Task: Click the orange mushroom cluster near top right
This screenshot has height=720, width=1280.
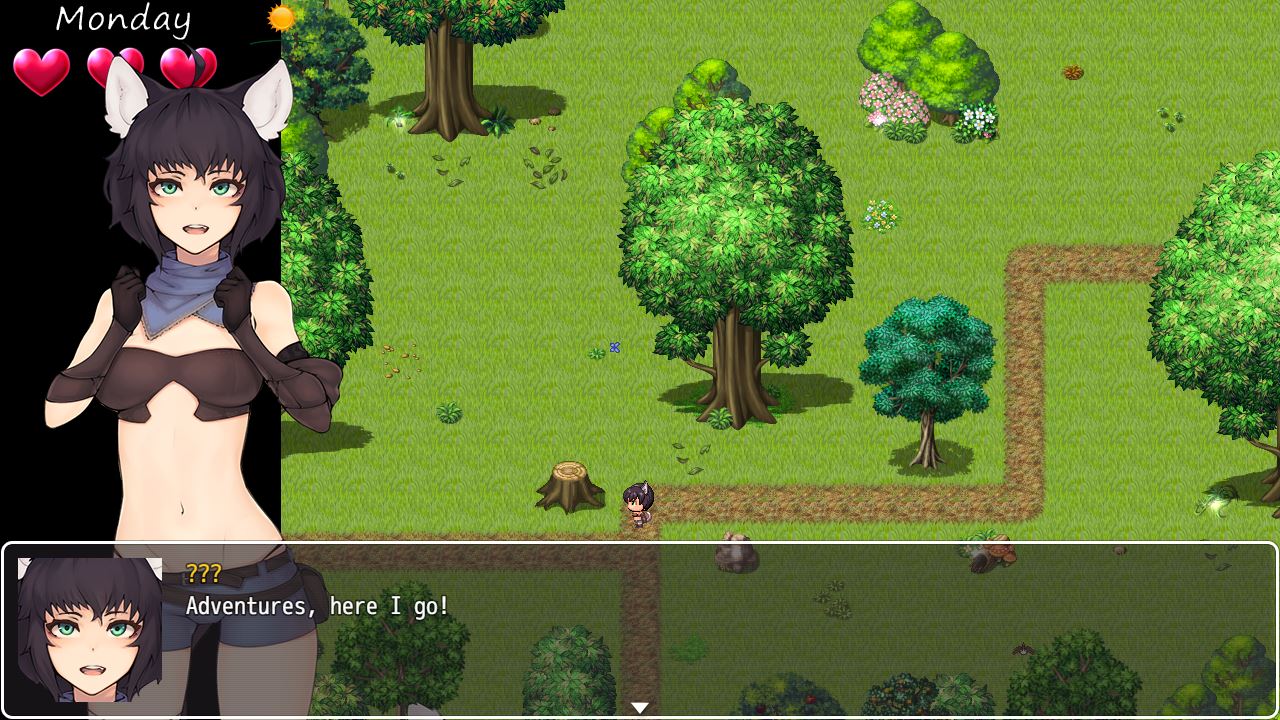Action: [x=1072, y=73]
